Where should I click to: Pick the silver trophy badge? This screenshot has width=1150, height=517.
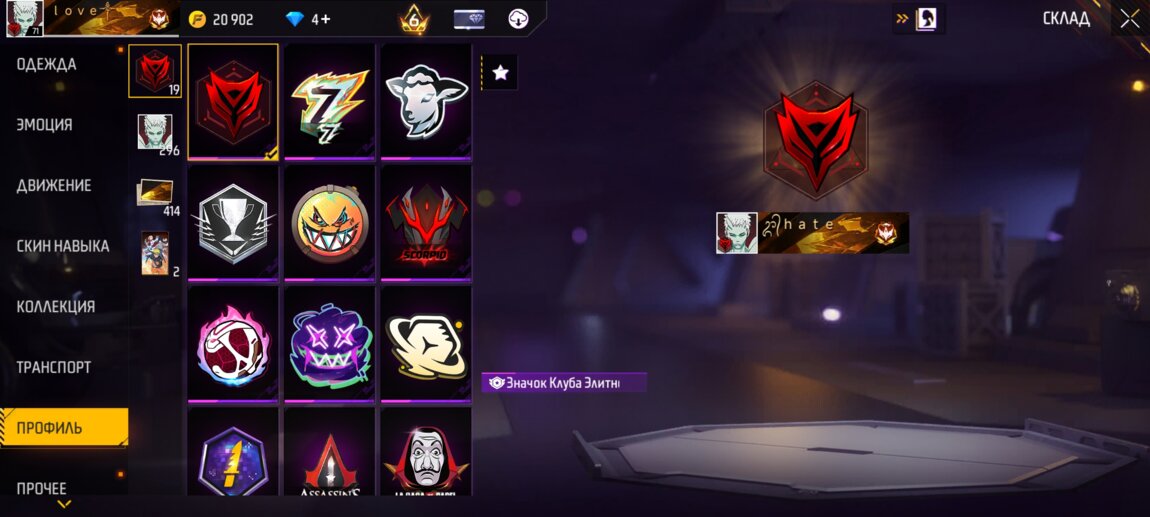(233, 221)
